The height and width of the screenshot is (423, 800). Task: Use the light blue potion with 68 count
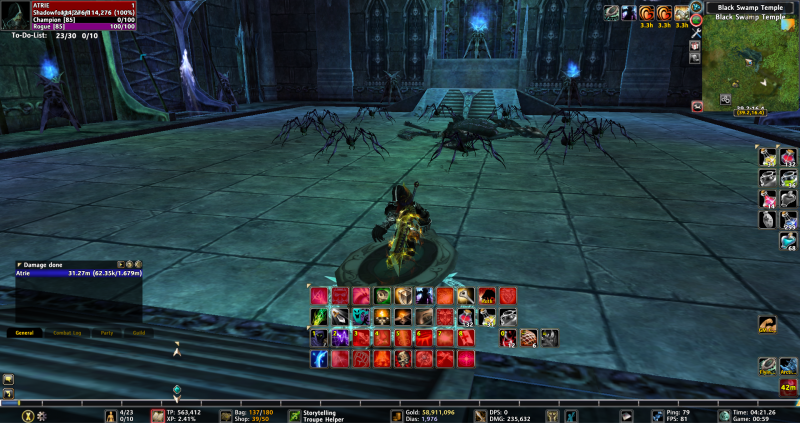788,241
